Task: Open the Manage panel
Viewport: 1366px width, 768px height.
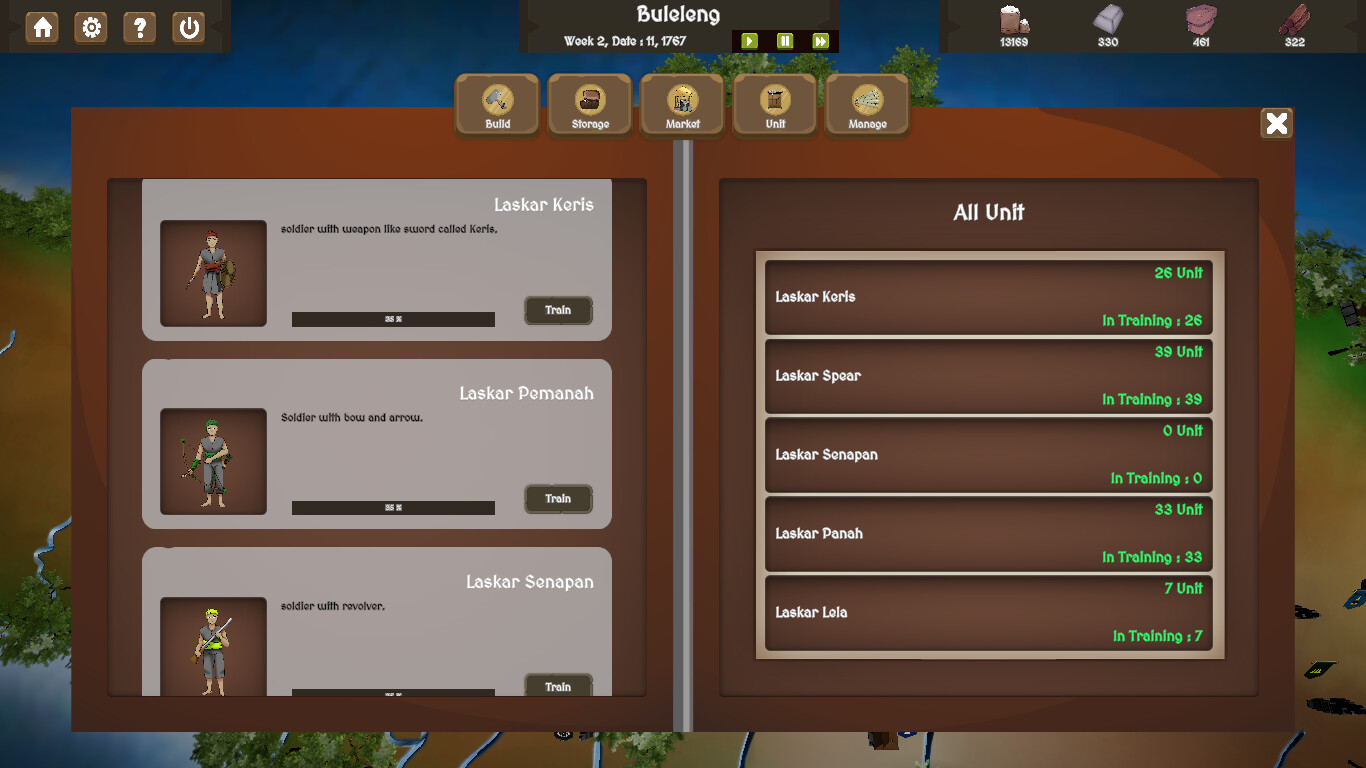Action: [x=867, y=104]
